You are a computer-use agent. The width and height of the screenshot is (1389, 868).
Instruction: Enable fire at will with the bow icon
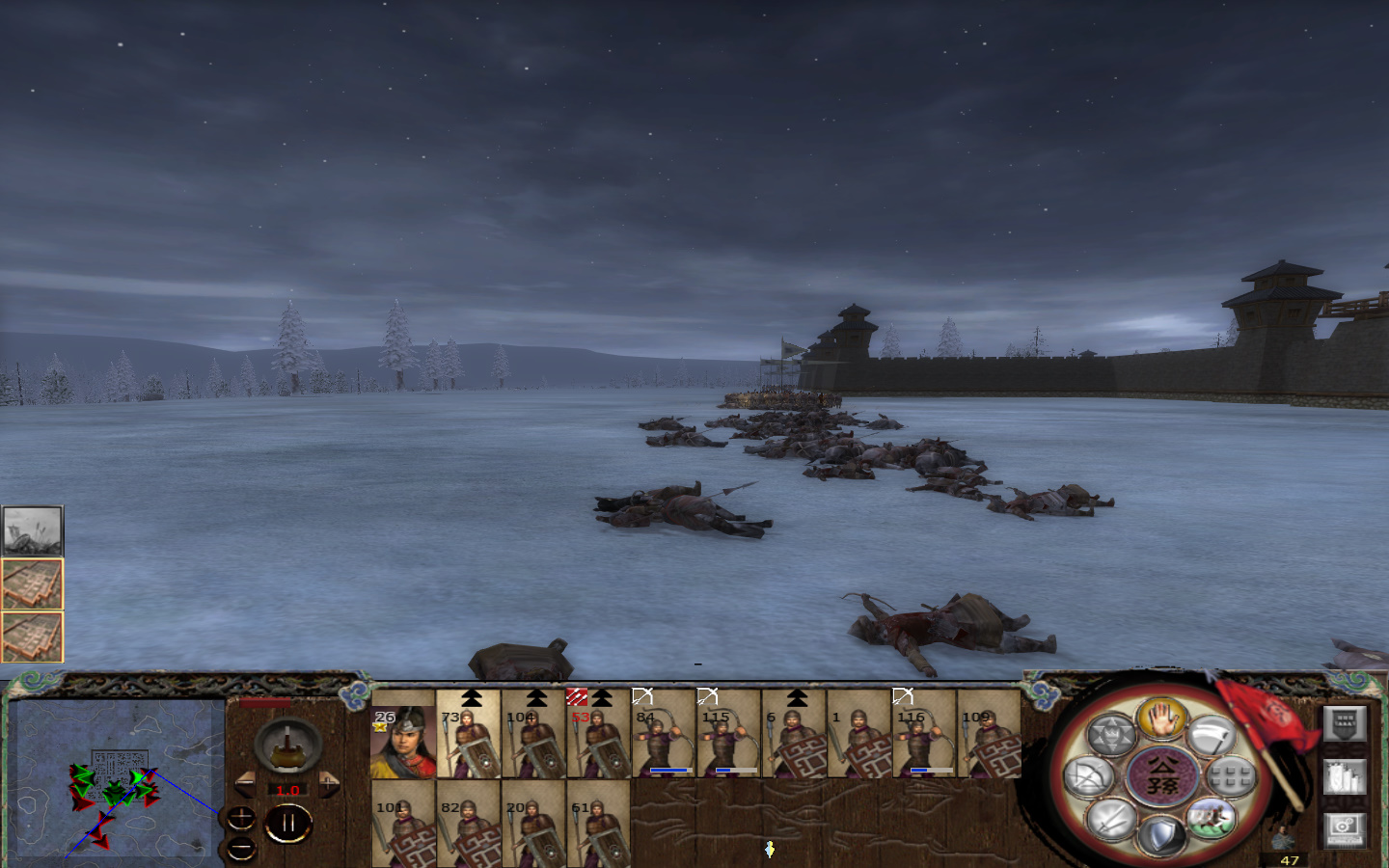click(x=1090, y=776)
